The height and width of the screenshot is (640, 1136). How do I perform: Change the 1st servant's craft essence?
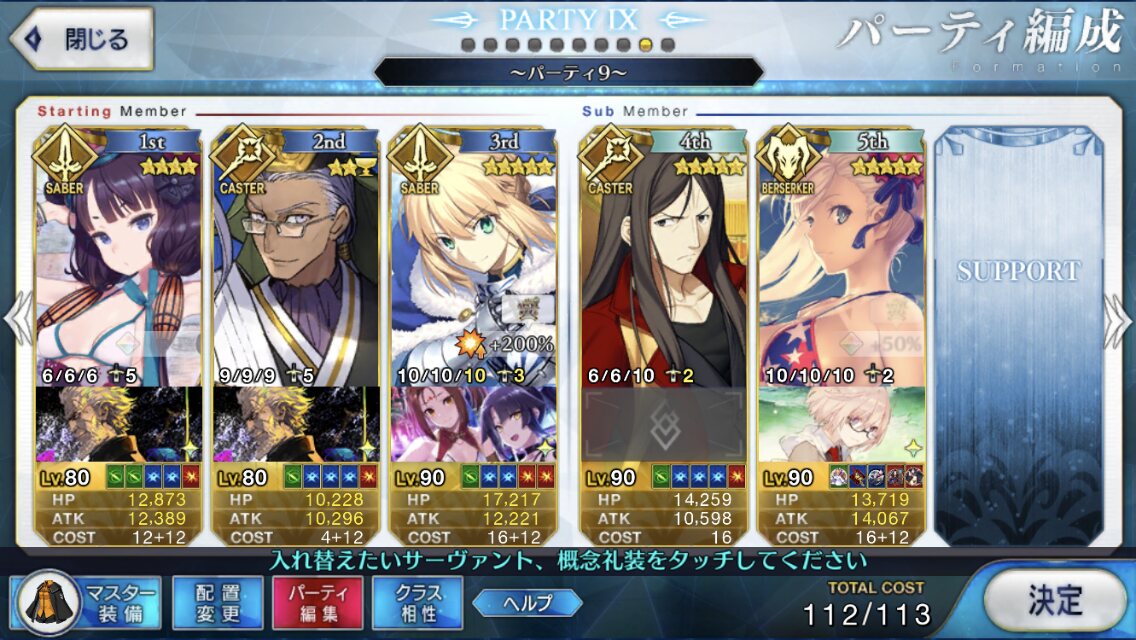click(119, 424)
